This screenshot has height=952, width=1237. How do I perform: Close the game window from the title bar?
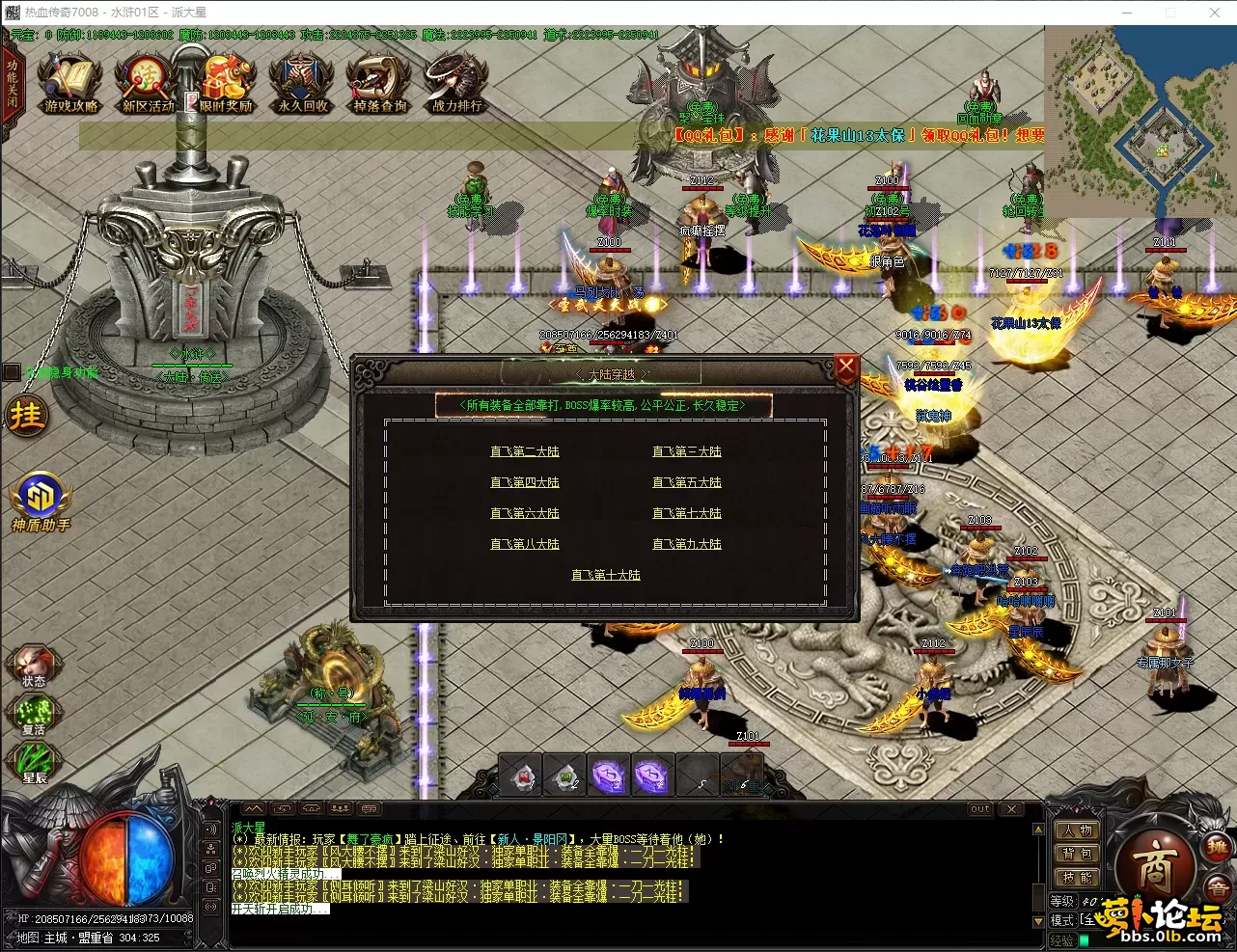(1214, 13)
